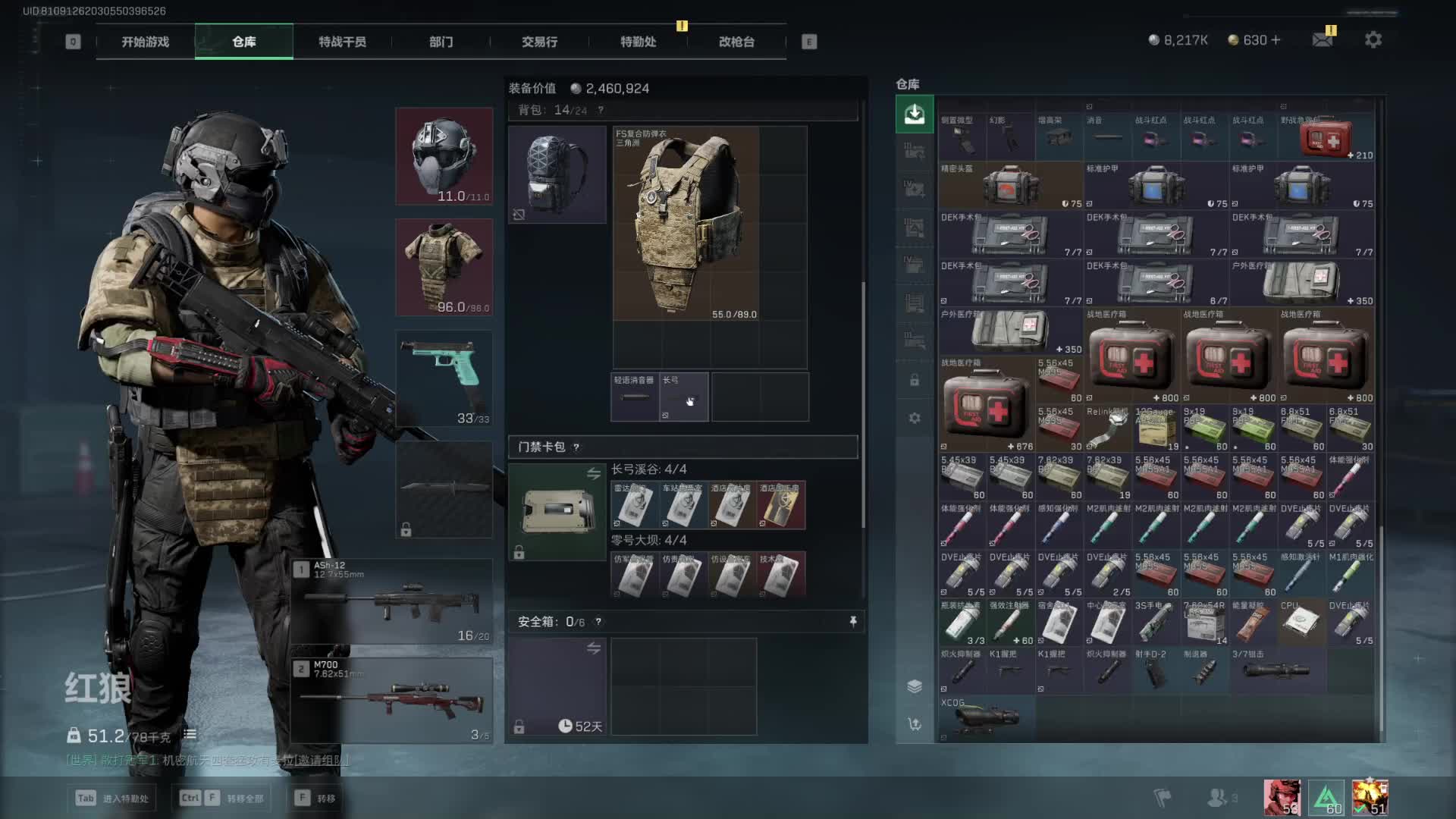Open the 部门 tab
This screenshot has width=1456, height=819.
pyautogui.click(x=441, y=42)
